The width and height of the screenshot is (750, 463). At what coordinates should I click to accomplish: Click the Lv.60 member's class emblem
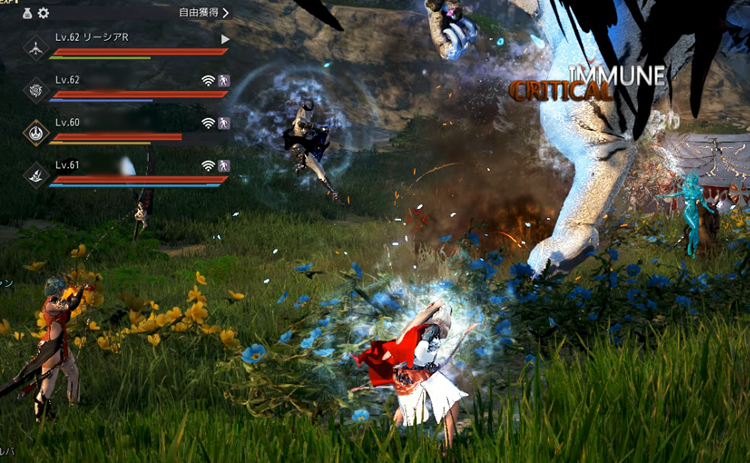tap(36, 133)
